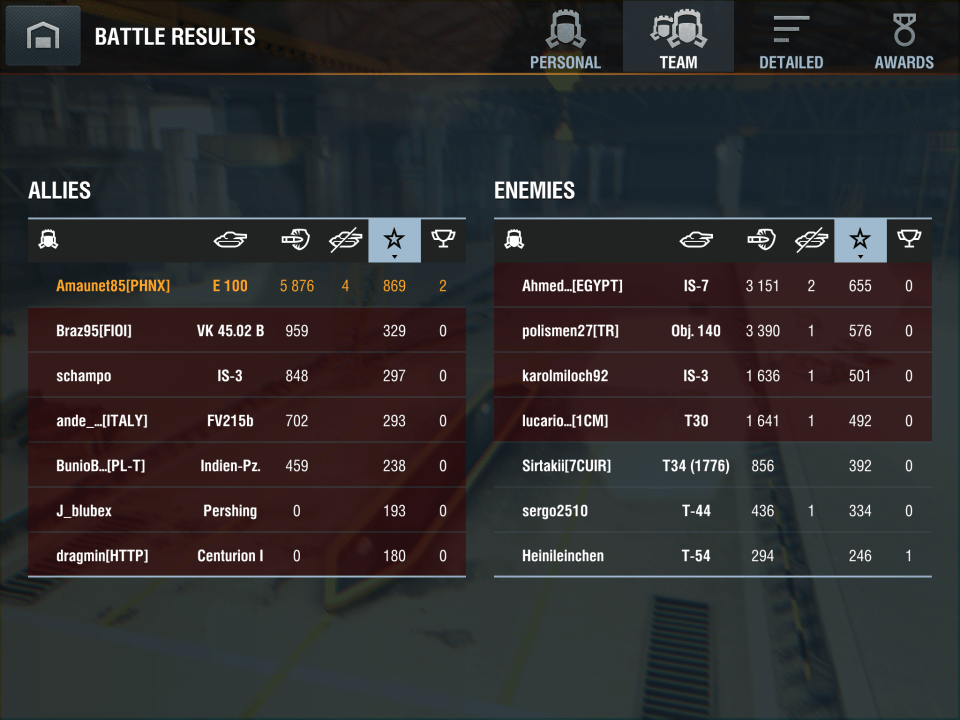Select ally Braz95[FIOI] in the list
Screen dimensions: 960x720
(246, 331)
